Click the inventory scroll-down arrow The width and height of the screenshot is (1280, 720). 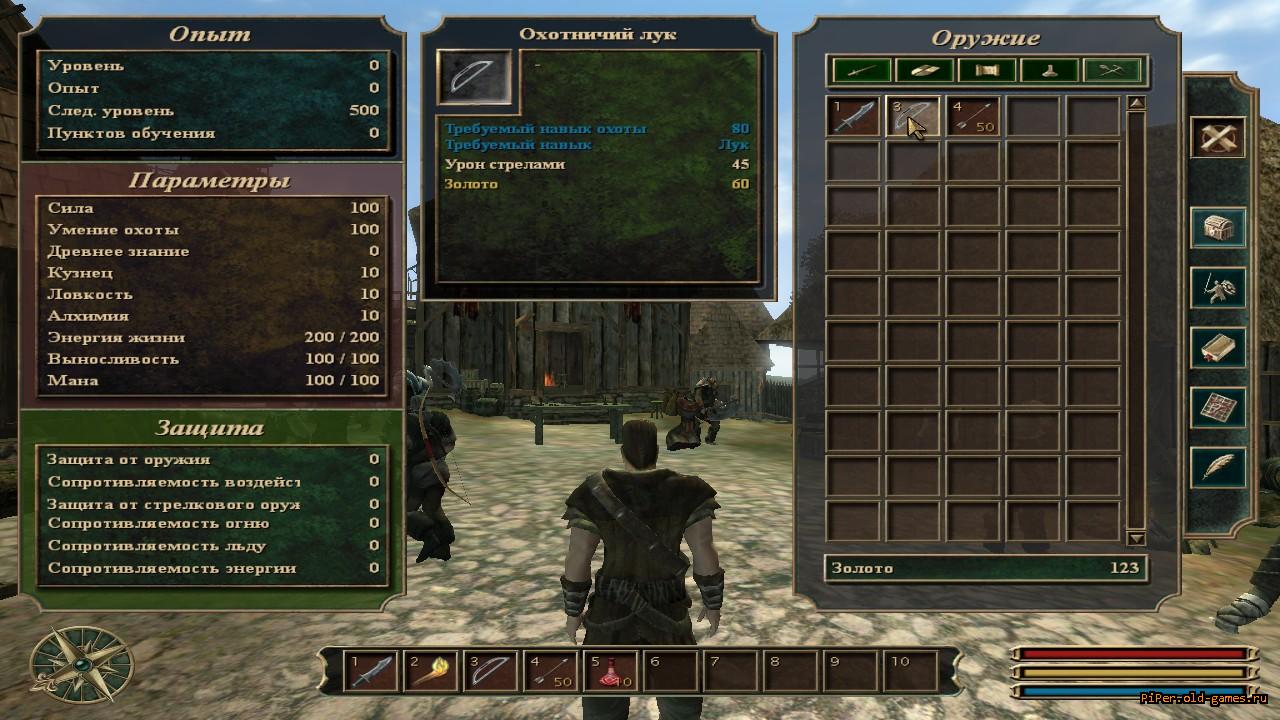pos(1136,538)
